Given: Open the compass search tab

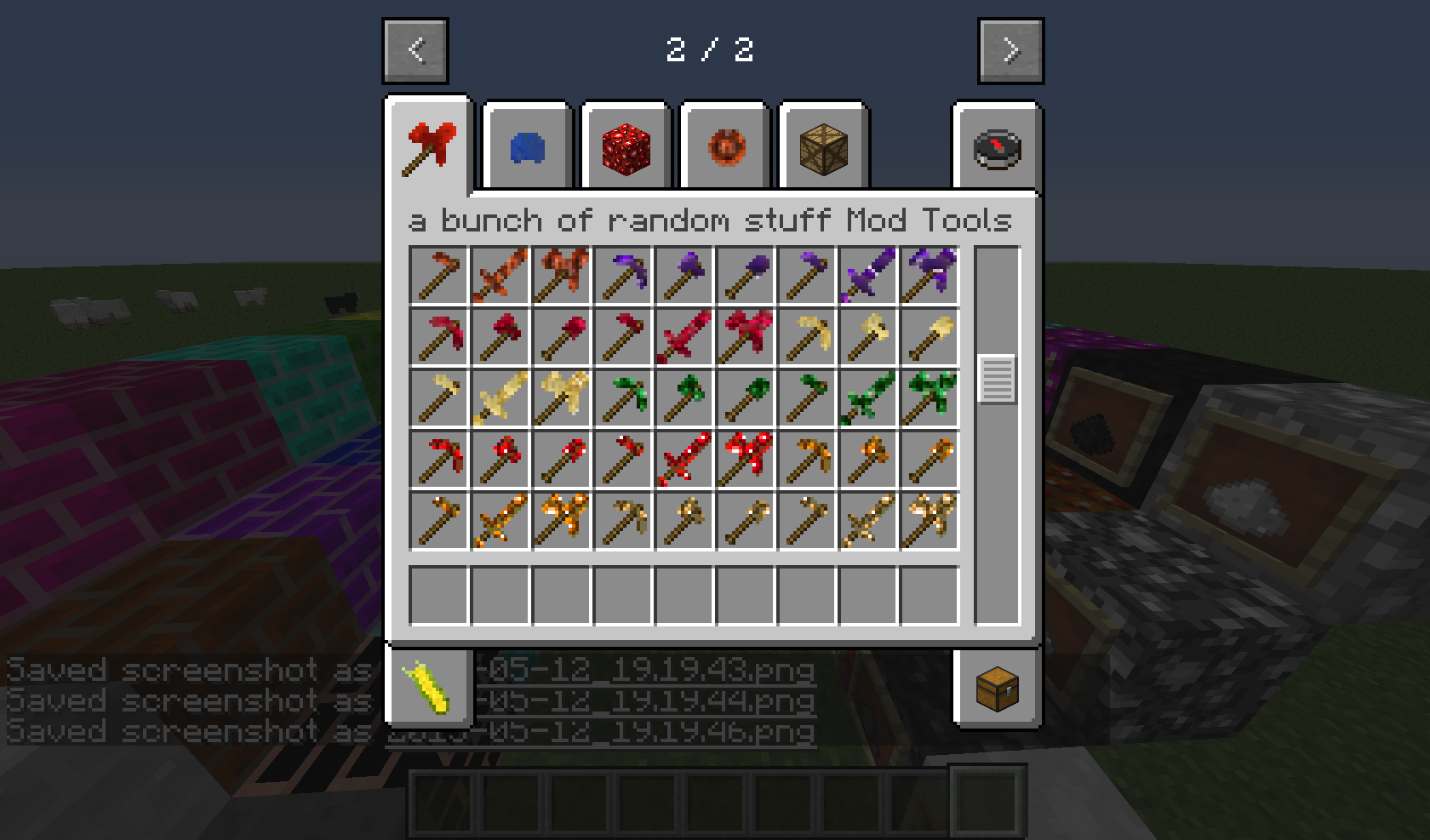Looking at the screenshot, I should pos(998,149).
